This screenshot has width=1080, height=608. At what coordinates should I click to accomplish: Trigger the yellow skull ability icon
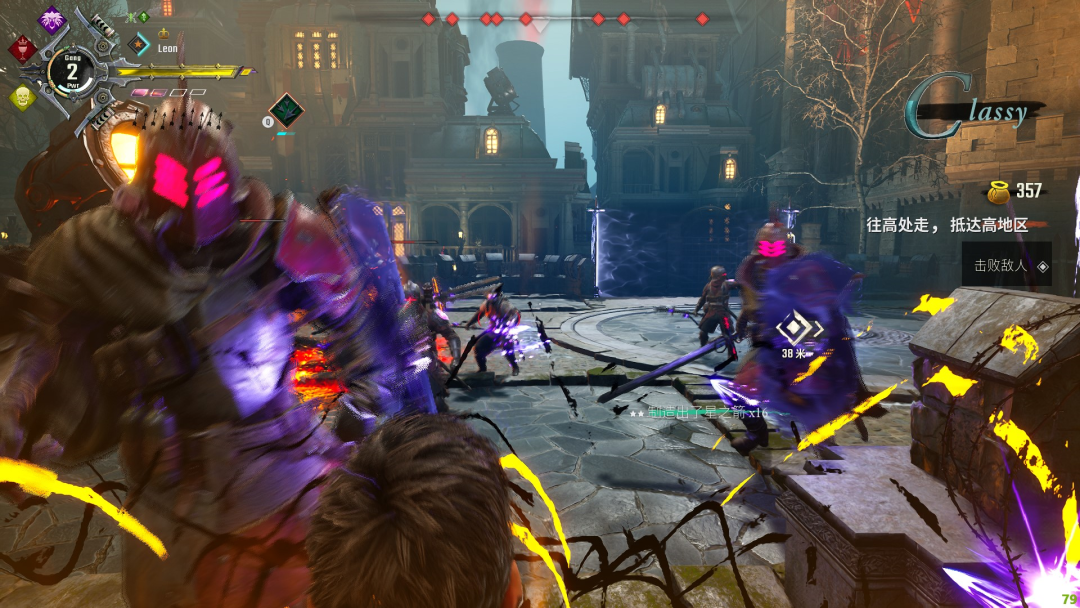click(22, 97)
